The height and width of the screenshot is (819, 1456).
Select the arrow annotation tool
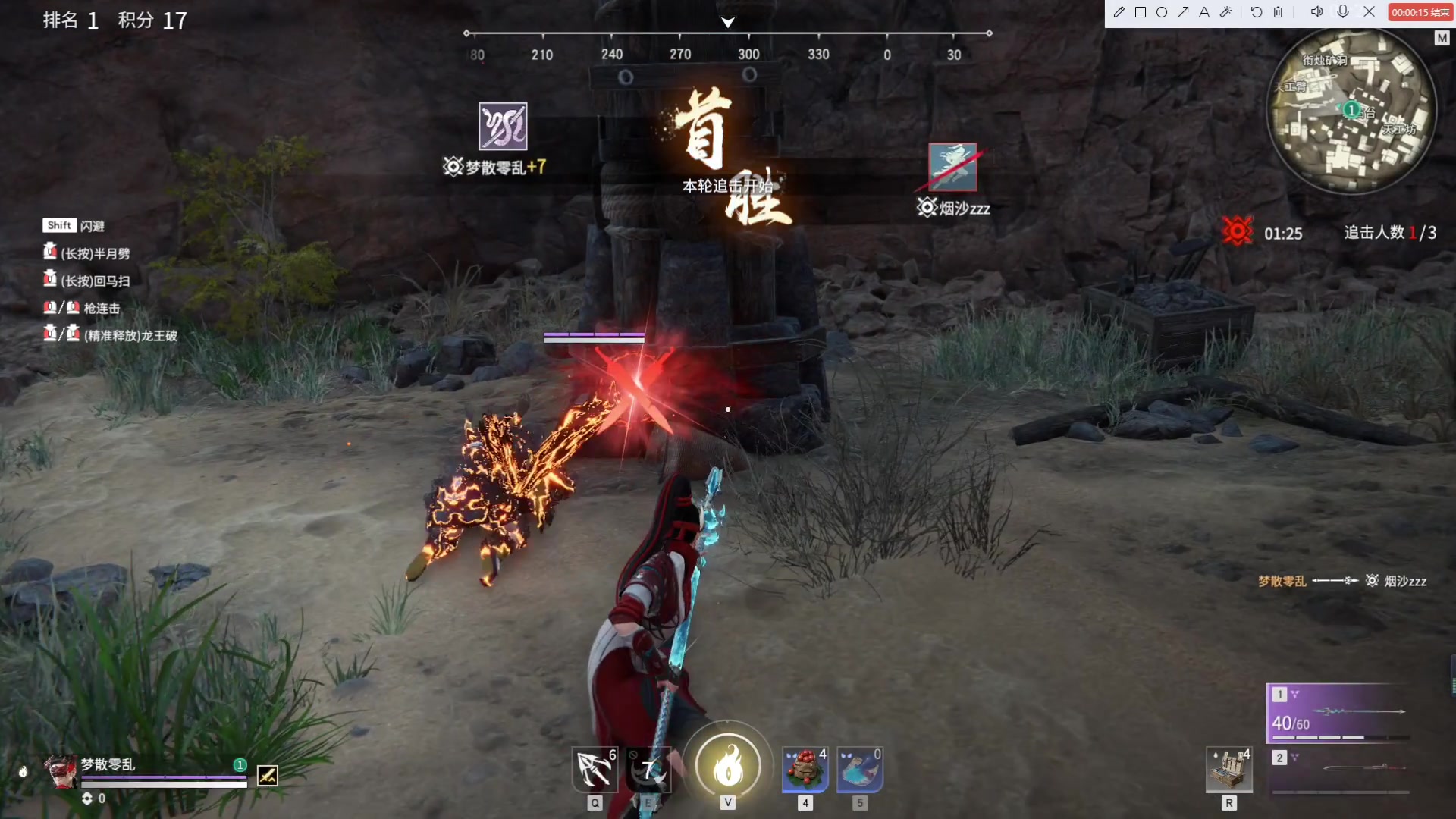1184,12
